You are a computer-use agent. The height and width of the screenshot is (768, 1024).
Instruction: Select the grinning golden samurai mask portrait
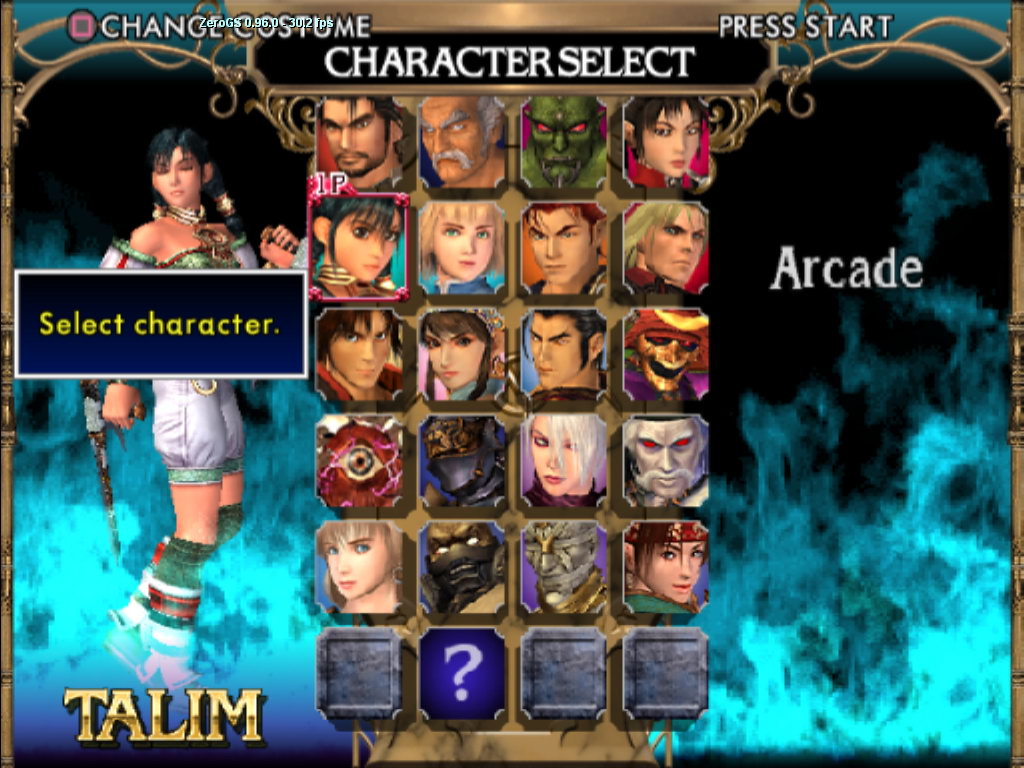point(666,355)
